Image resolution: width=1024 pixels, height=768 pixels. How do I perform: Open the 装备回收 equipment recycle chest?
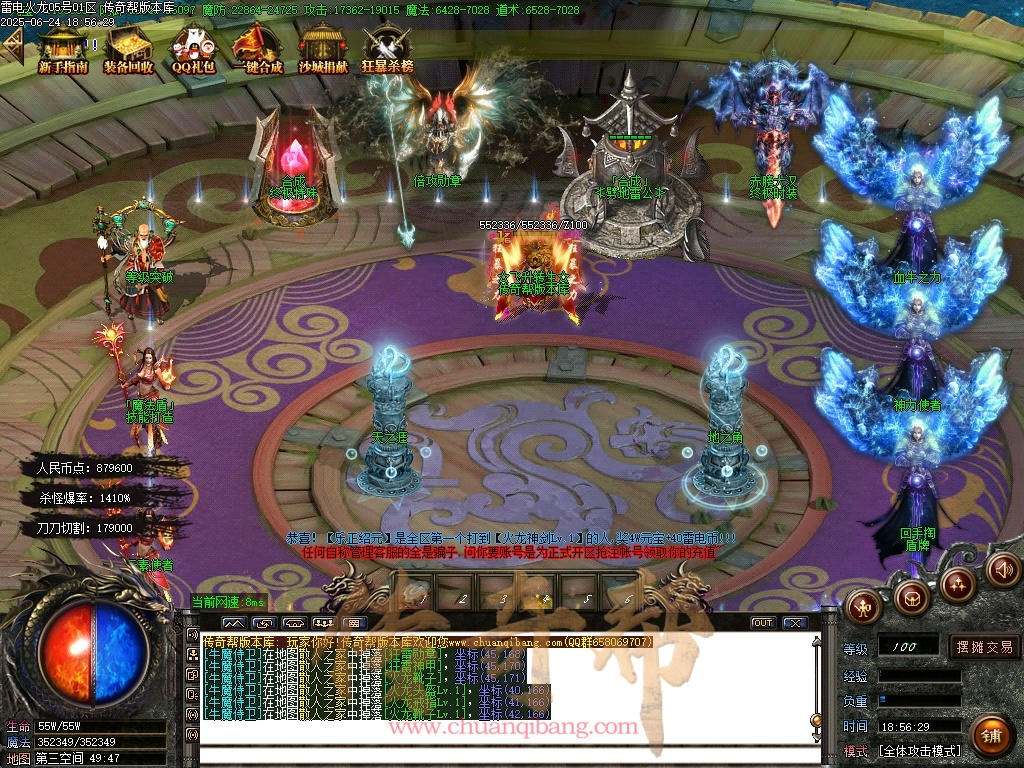(128, 48)
